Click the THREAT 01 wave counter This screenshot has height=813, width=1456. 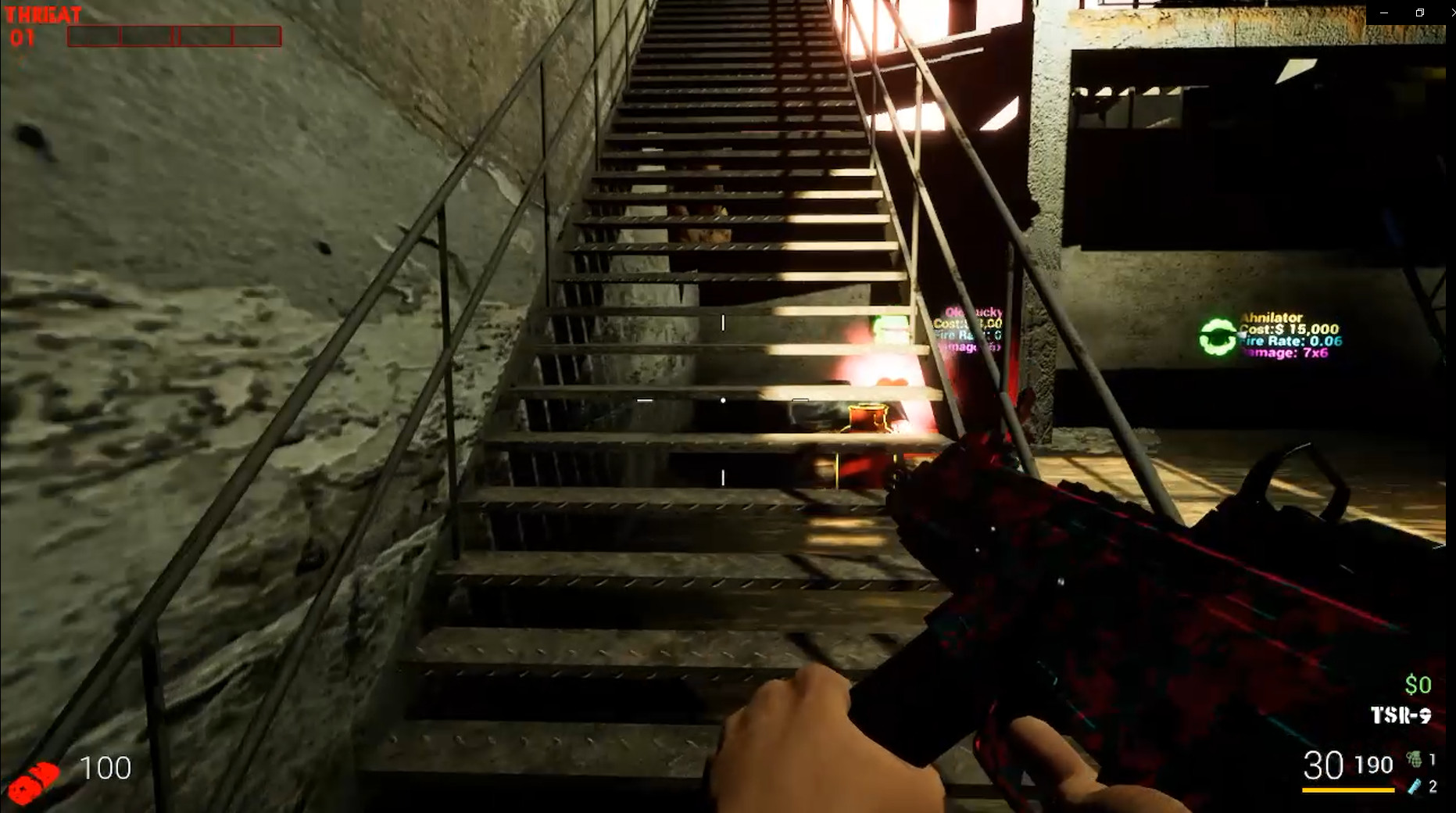pos(23,38)
